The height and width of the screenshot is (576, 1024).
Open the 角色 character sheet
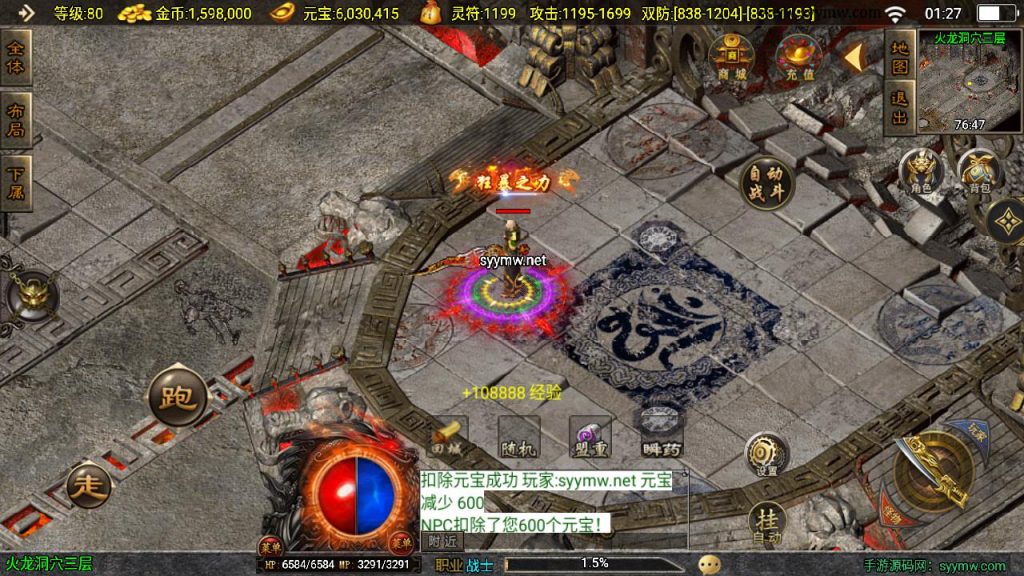tap(921, 169)
